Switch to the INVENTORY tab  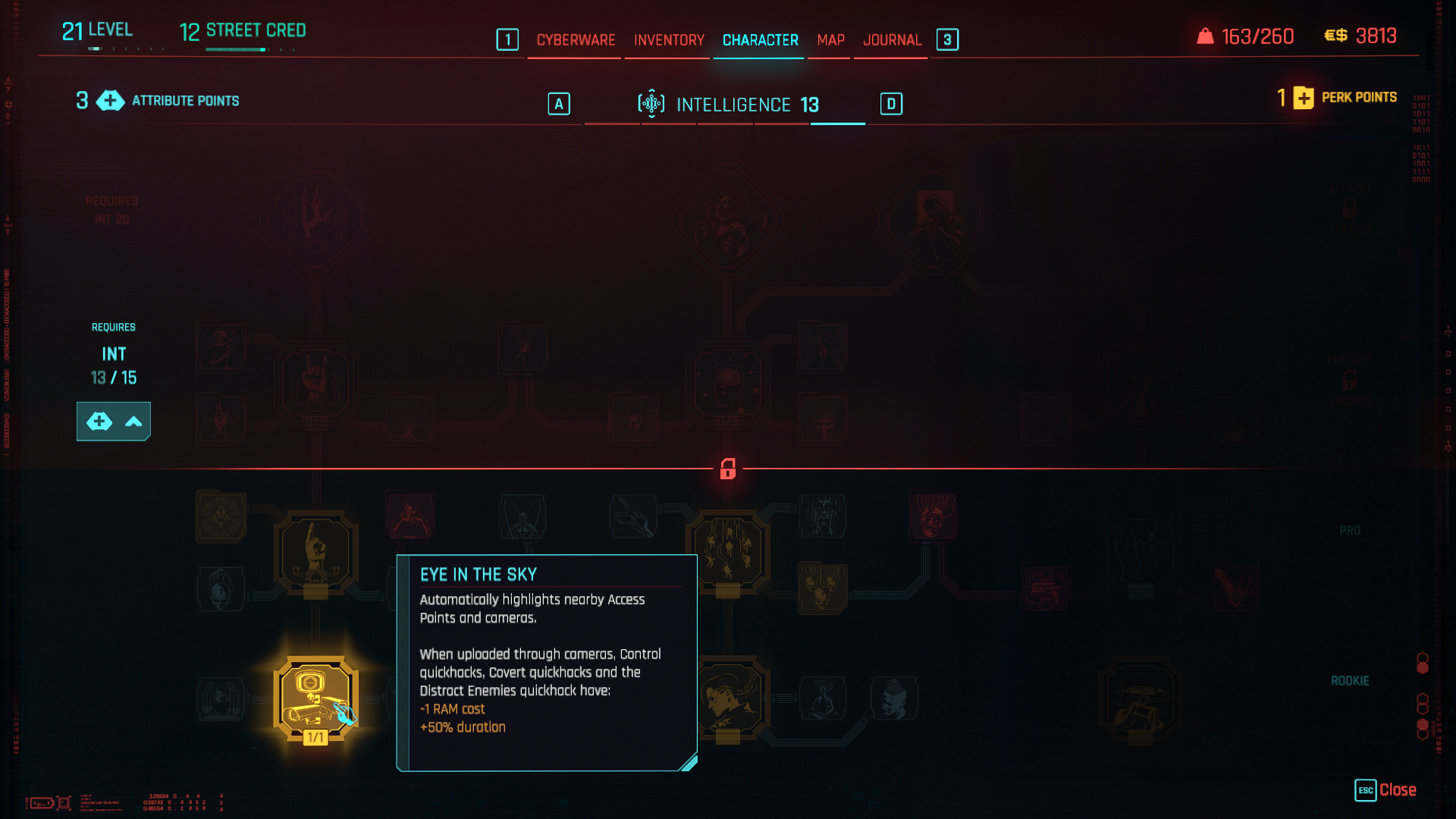point(667,40)
